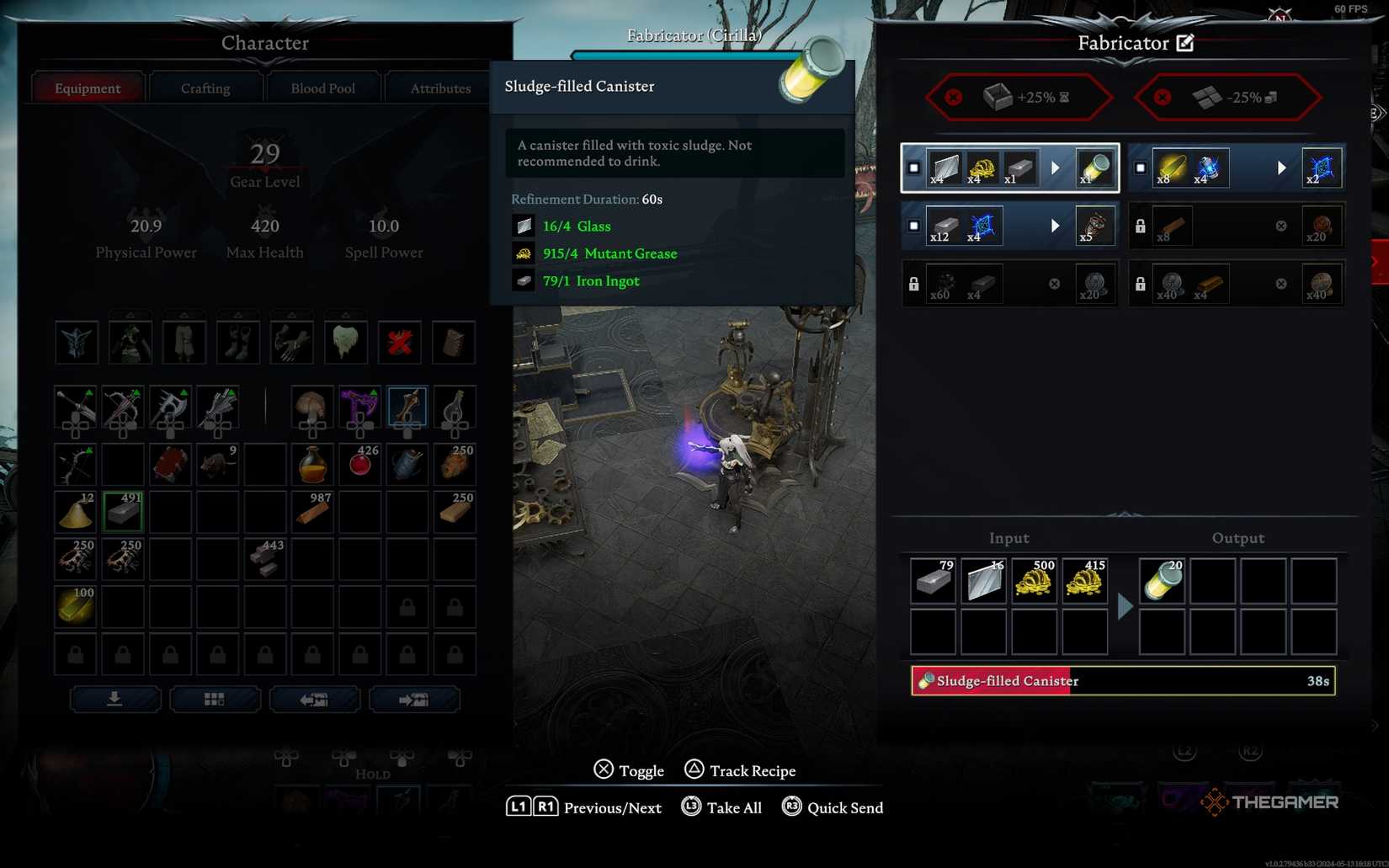Click the lock icon on the copper recipe
1389x868 pixels.
pyautogui.click(x=1142, y=226)
